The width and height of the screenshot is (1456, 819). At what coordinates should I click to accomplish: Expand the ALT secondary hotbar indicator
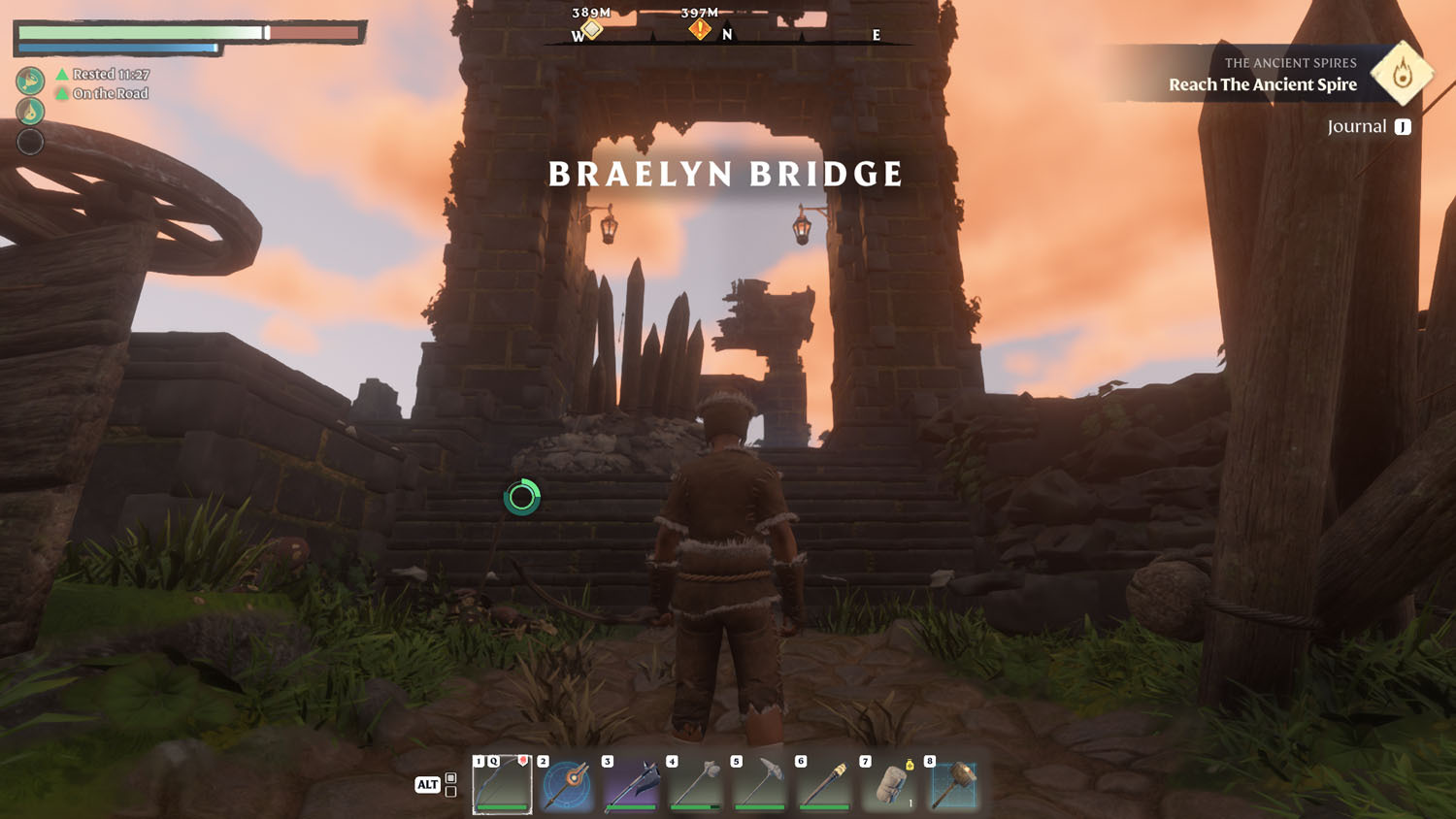(x=427, y=782)
